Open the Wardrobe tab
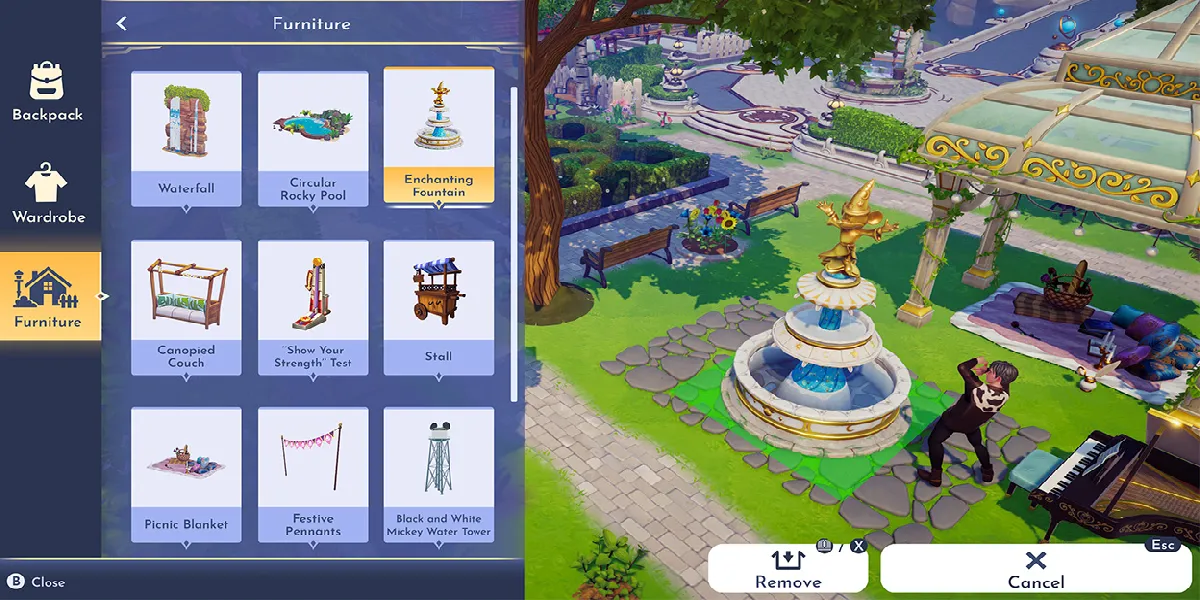Screen dimensions: 1200x600 [48, 194]
